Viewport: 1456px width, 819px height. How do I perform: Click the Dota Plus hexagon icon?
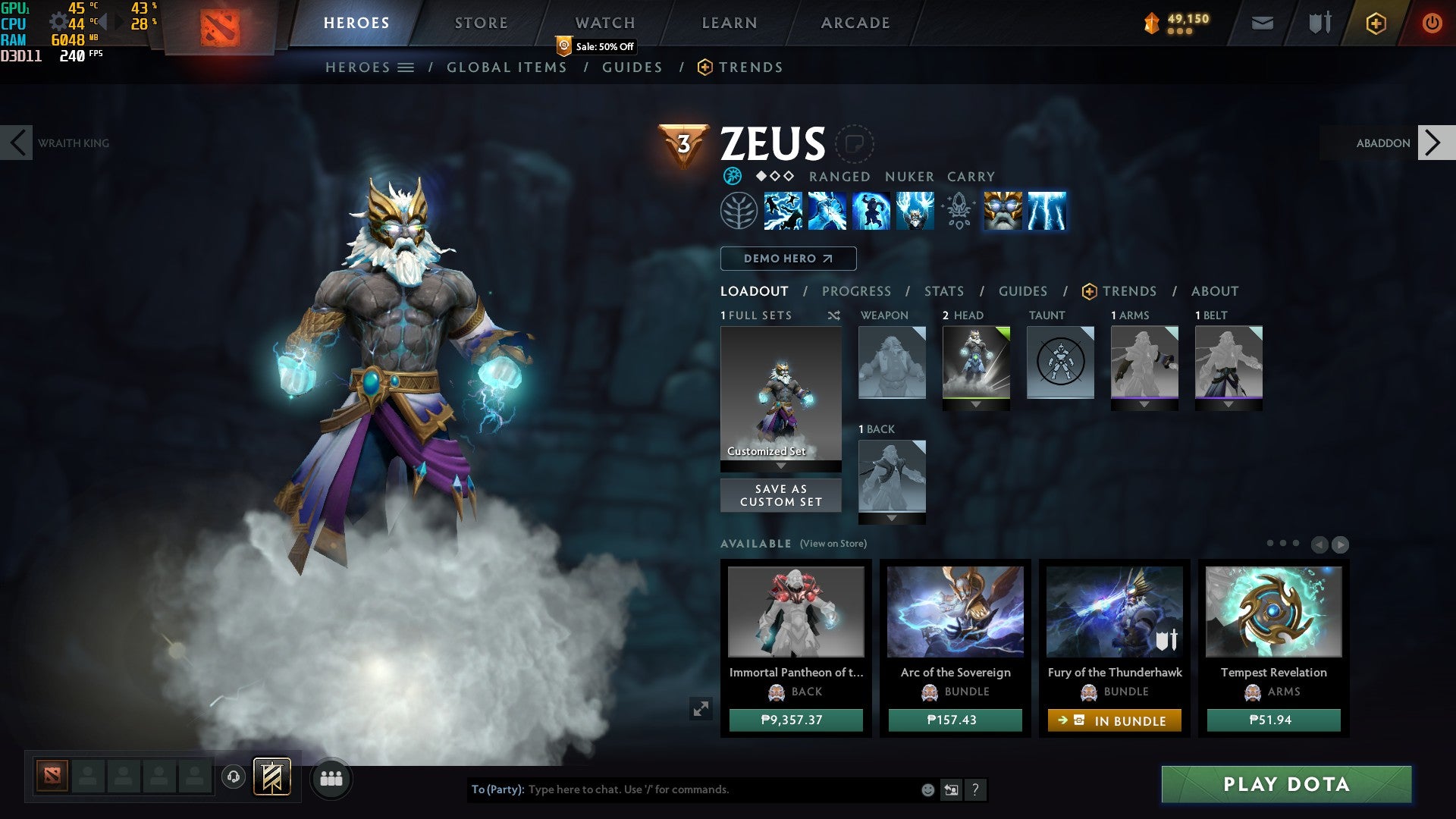click(1376, 23)
